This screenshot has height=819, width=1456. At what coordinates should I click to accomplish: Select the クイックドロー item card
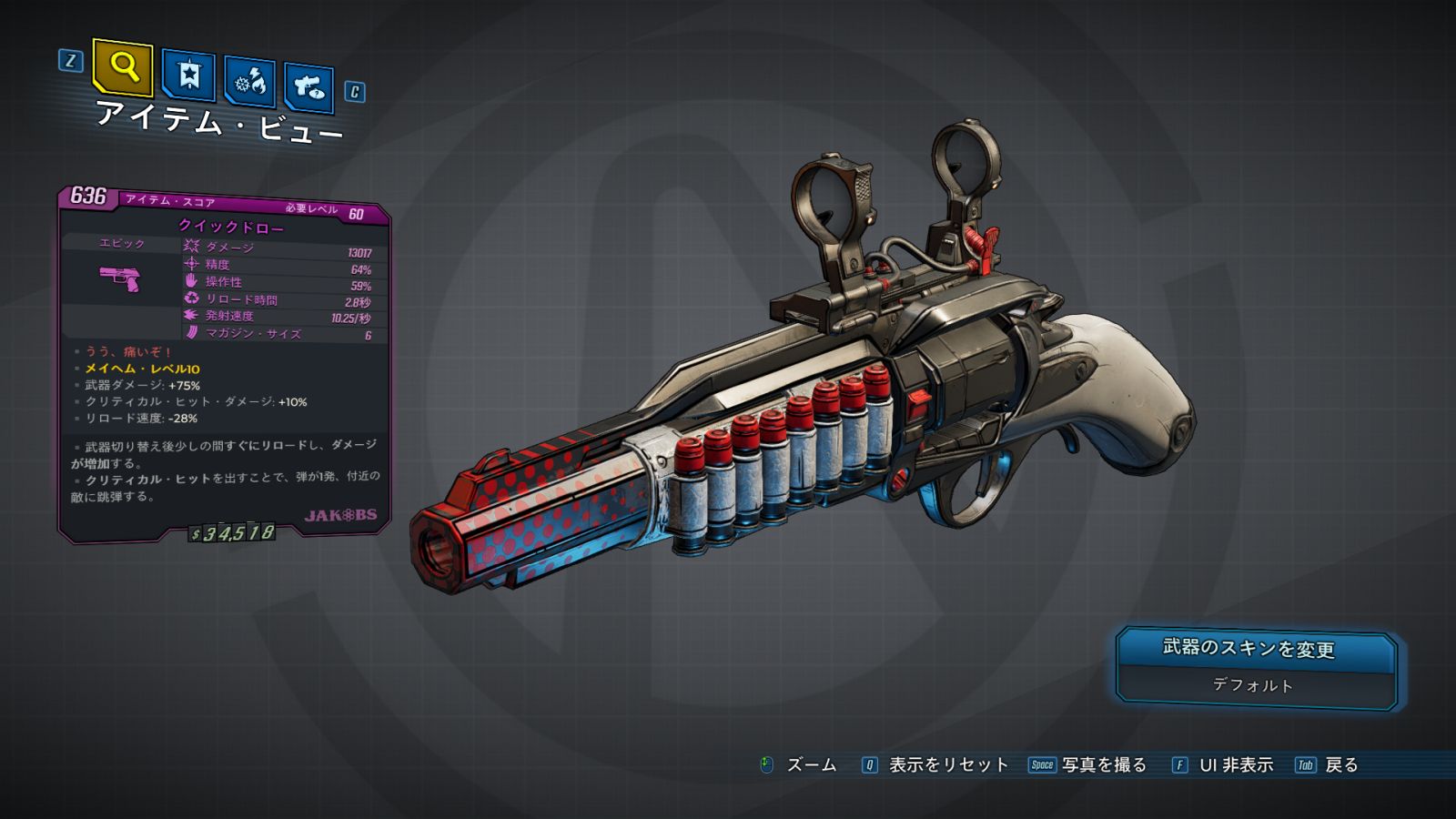(x=225, y=364)
